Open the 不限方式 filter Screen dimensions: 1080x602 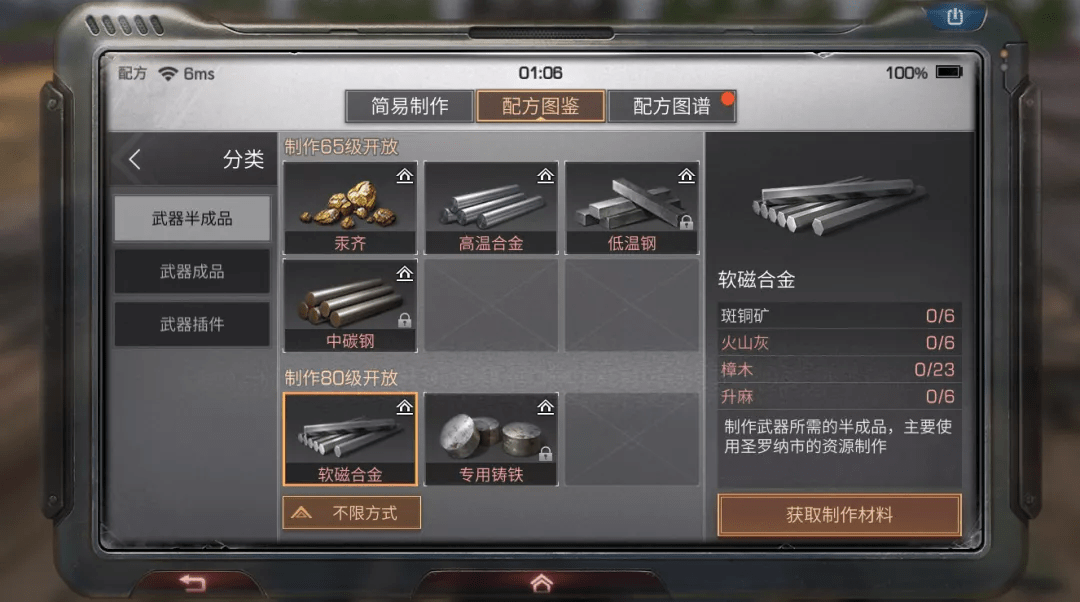(x=351, y=513)
